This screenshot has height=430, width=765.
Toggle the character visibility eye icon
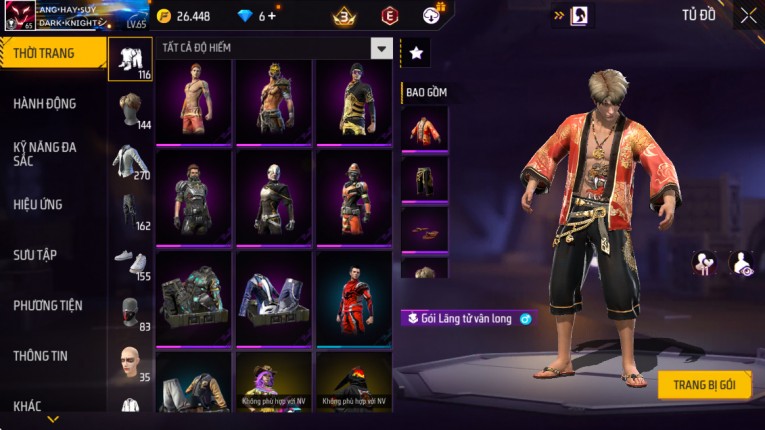[741, 263]
